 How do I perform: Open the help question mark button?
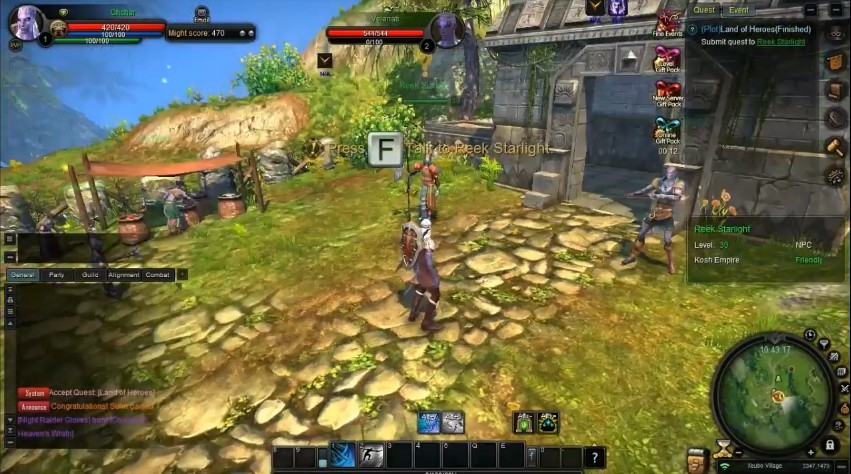coord(594,457)
